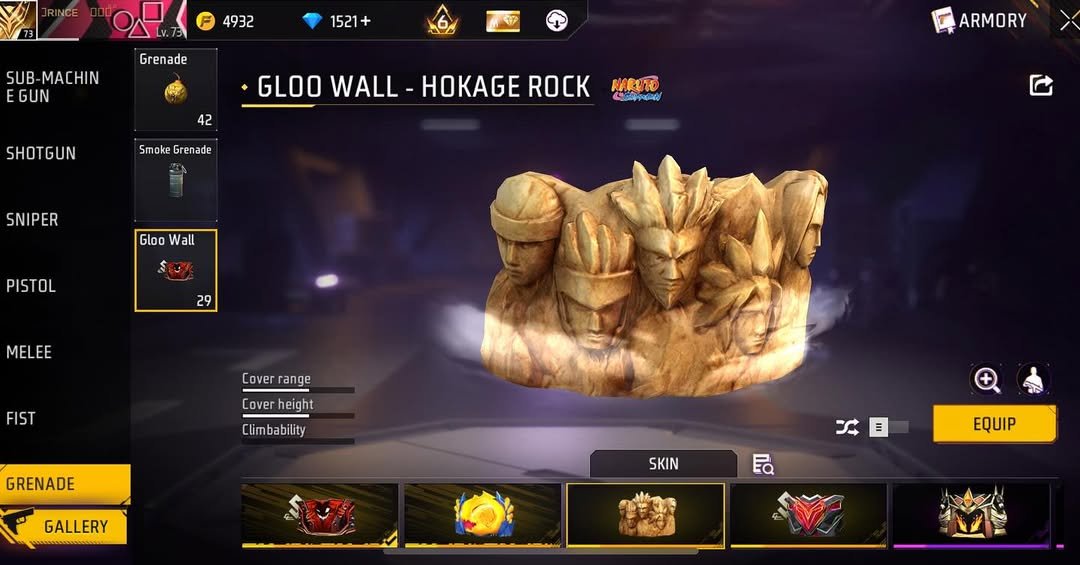1080x565 pixels.
Task: Open the magnifier zoom preview icon
Action: click(x=986, y=379)
